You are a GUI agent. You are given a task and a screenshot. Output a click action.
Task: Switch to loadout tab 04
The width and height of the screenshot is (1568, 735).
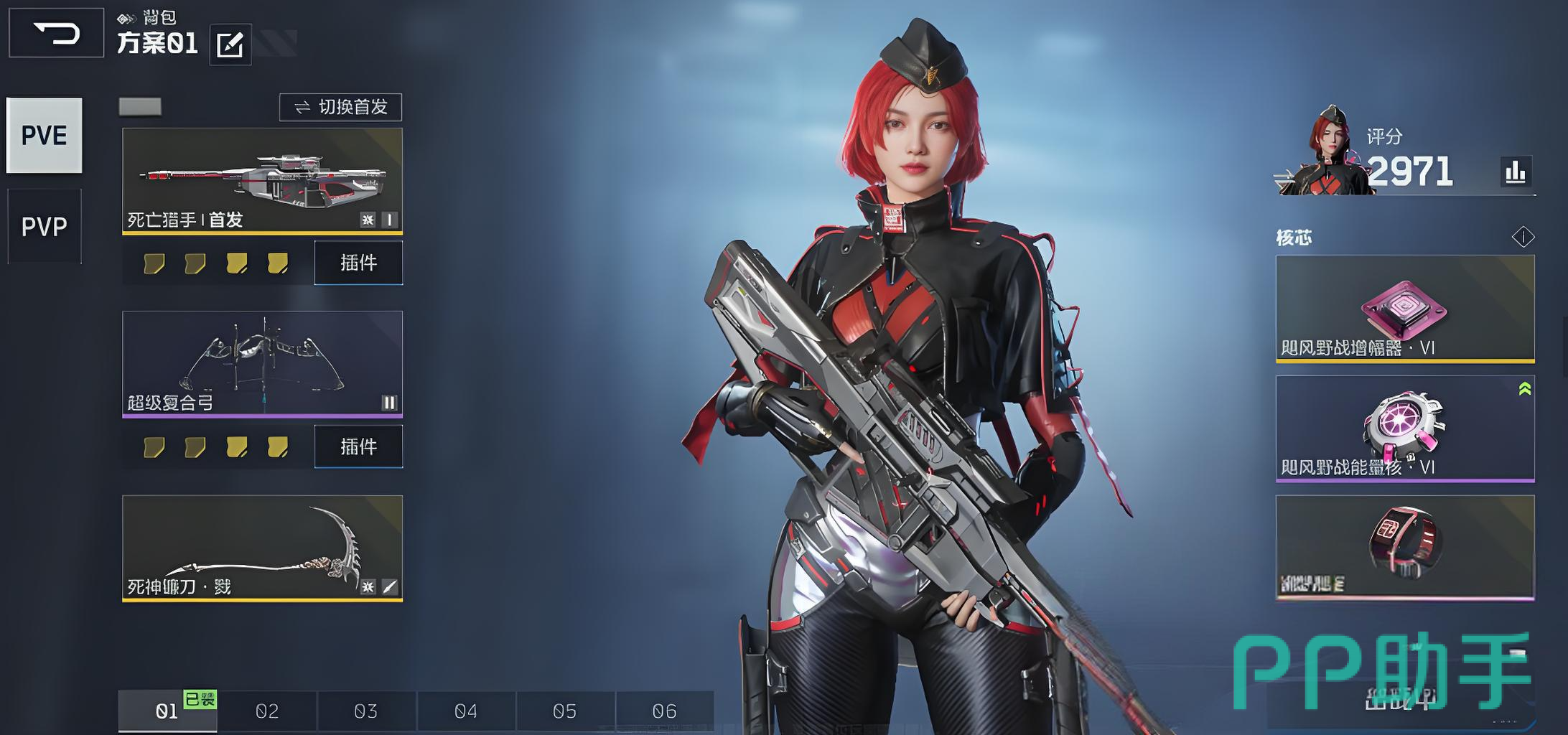466,711
